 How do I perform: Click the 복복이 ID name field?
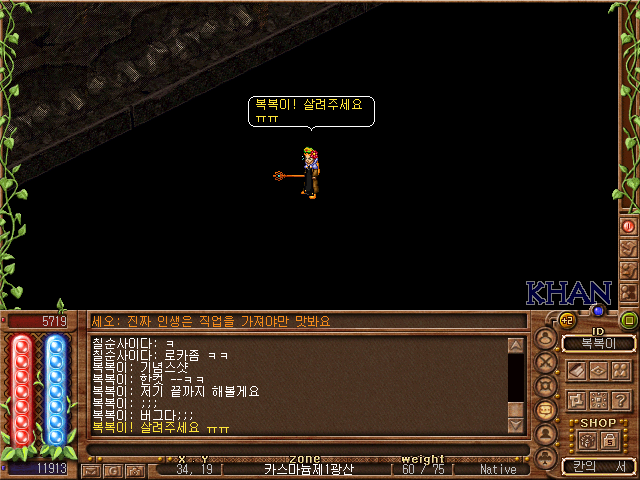point(597,344)
